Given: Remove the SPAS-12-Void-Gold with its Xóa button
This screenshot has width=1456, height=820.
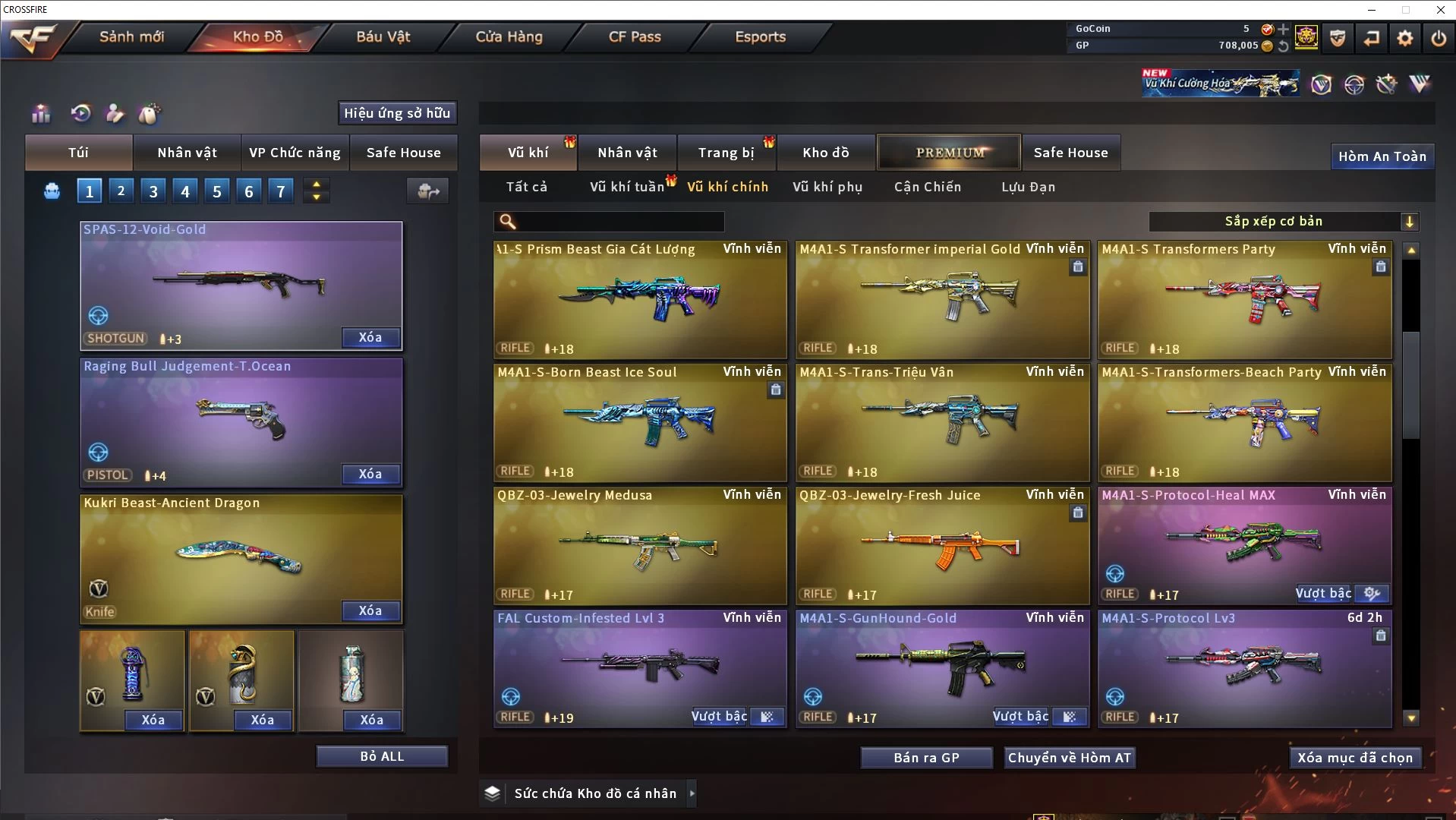Looking at the screenshot, I should pos(370,337).
